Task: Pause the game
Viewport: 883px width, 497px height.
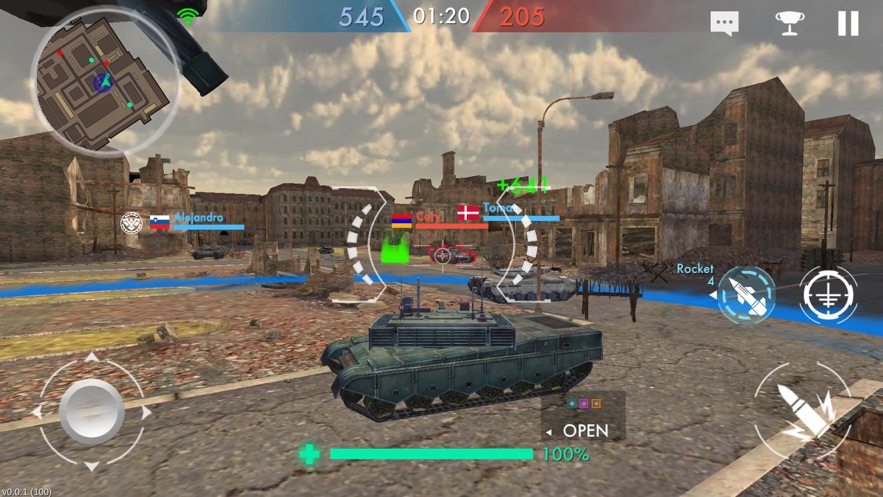Action: click(x=847, y=23)
